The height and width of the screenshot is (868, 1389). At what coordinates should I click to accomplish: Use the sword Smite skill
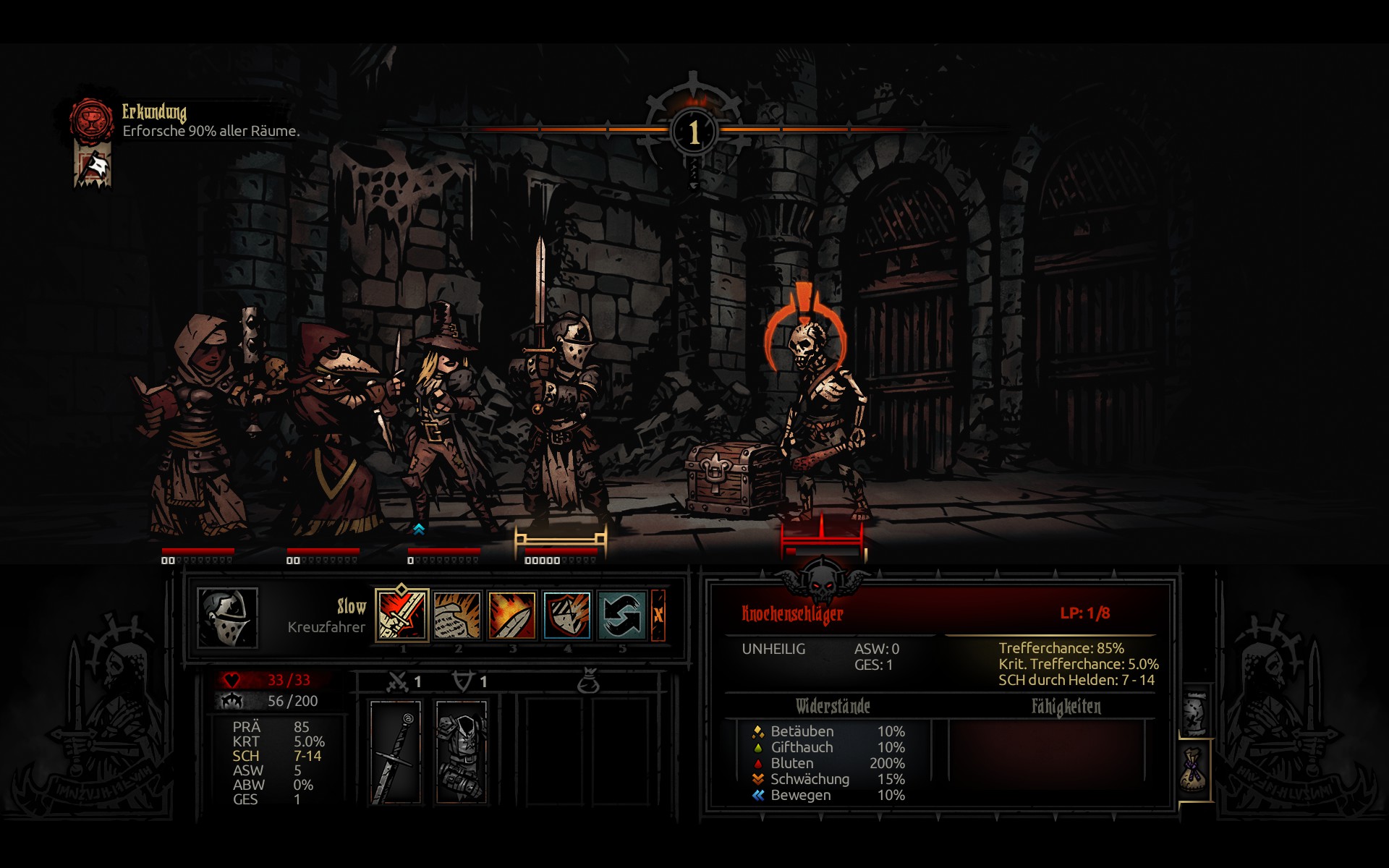point(402,616)
